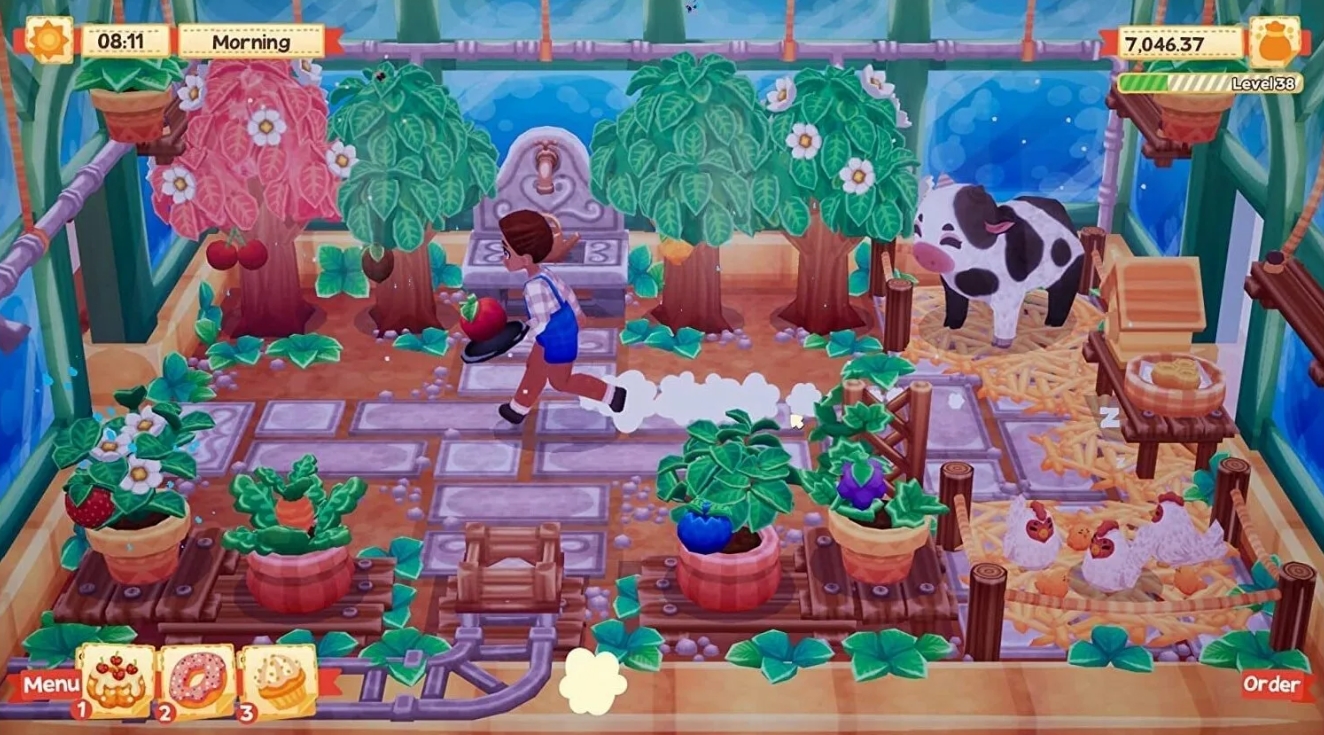Click the chicken sitting on the nest
The image size is (1324, 735).
click(1109, 561)
